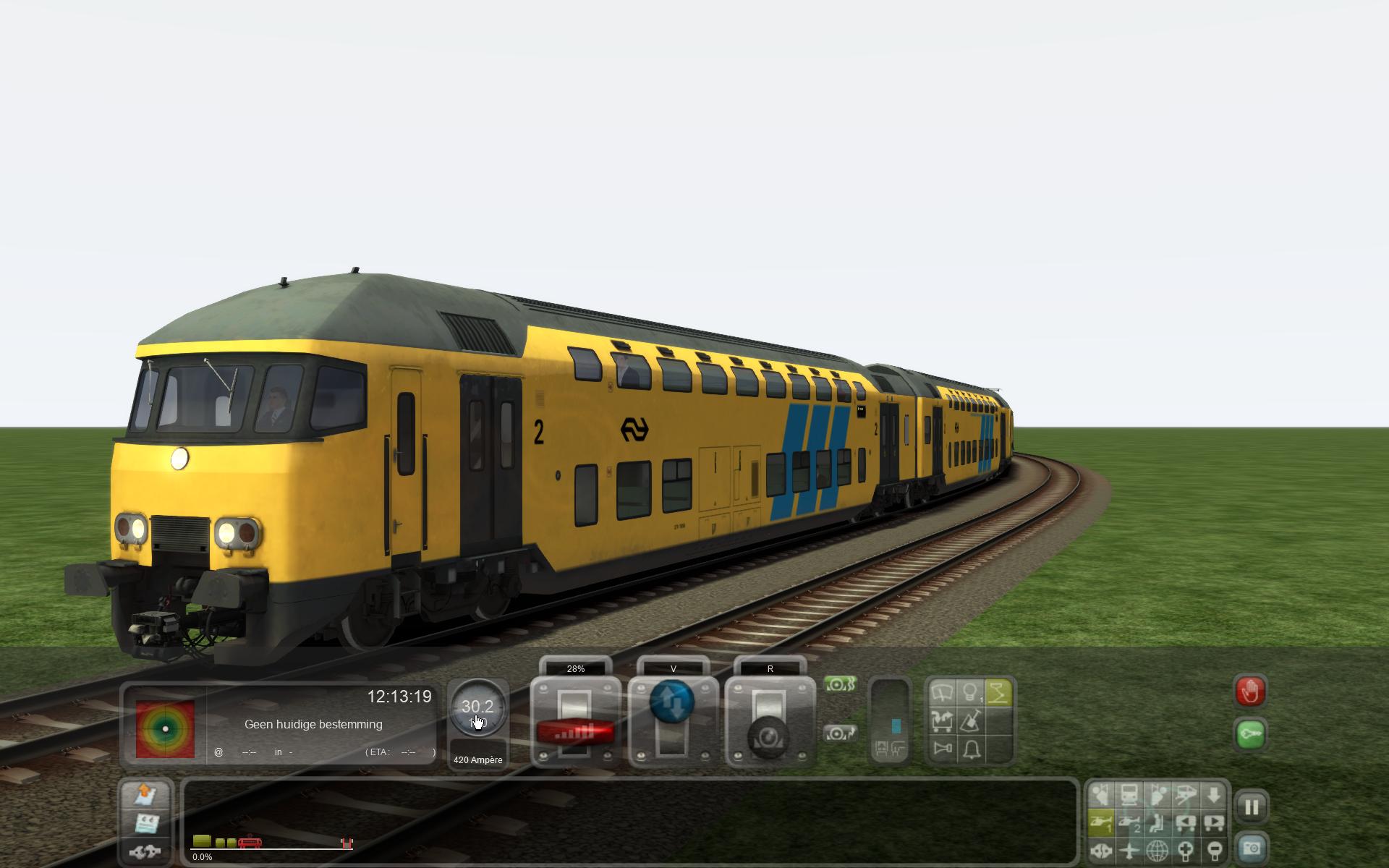Viewport: 1389px width, 868px height.
Task: Open the globe world map view
Action: 1157,850
